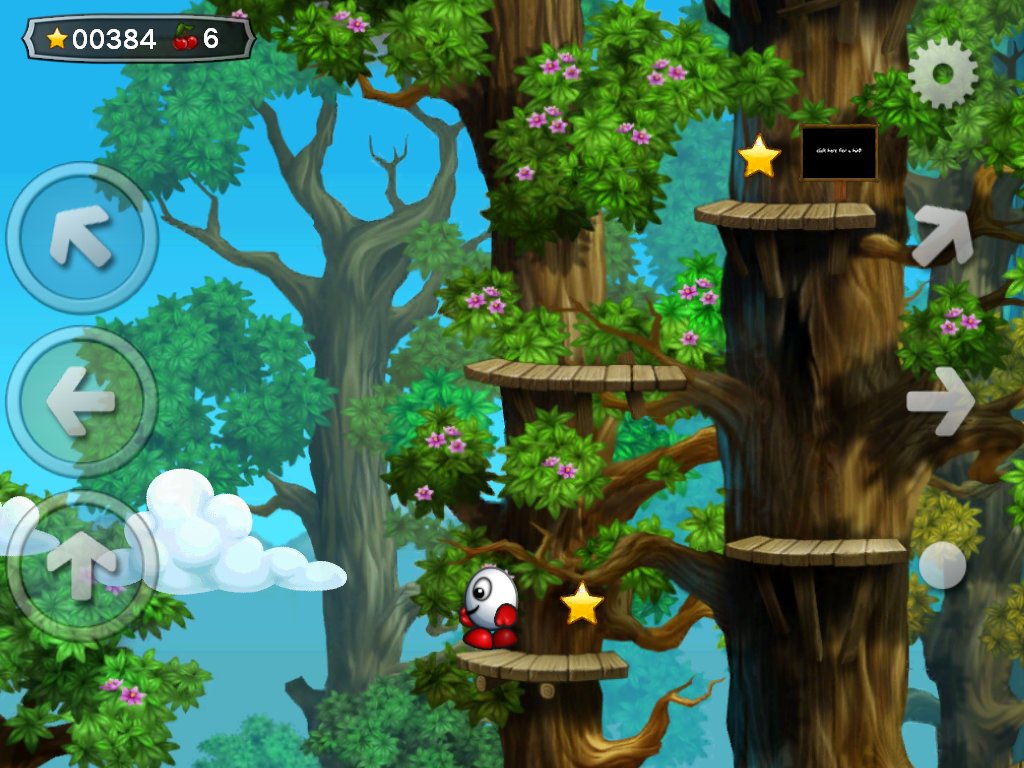Click the blackboard hint sign

(839, 152)
